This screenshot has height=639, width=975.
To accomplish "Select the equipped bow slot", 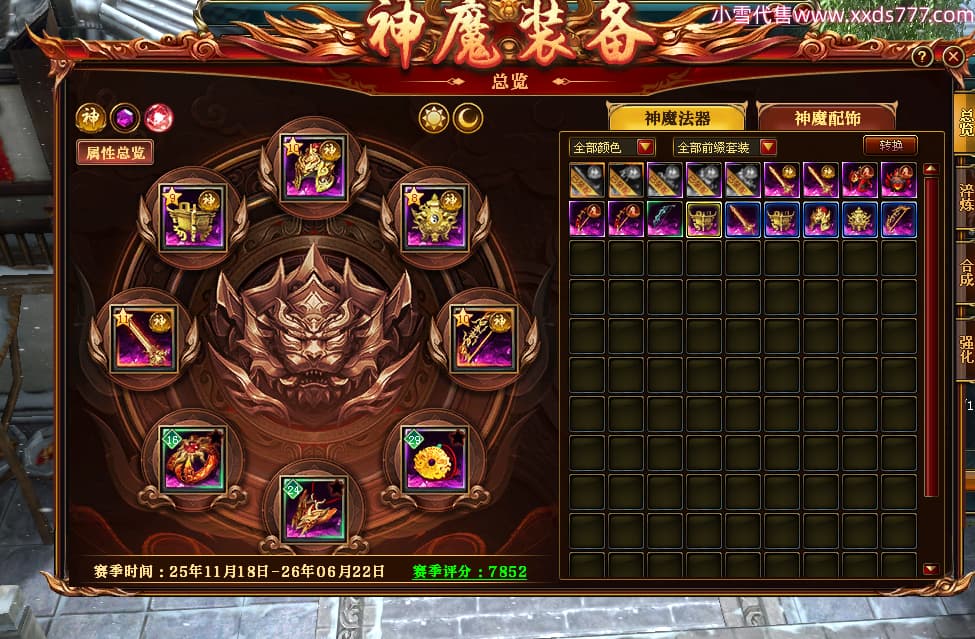I will pyautogui.click(x=483, y=339).
